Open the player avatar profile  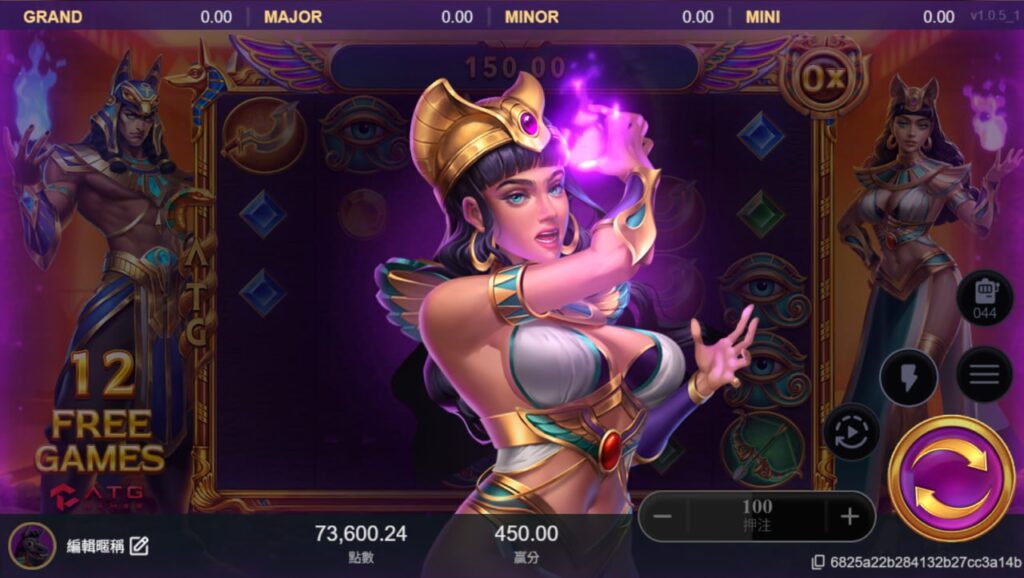(x=32, y=545)
